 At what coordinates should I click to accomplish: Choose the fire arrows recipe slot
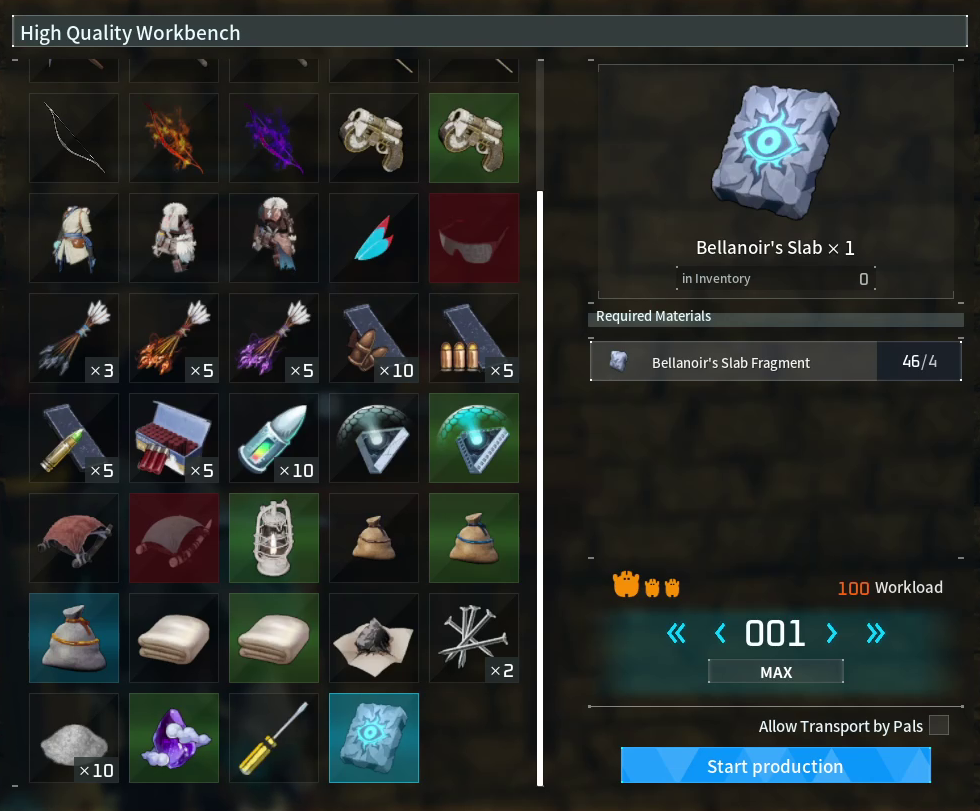(174, 338)
